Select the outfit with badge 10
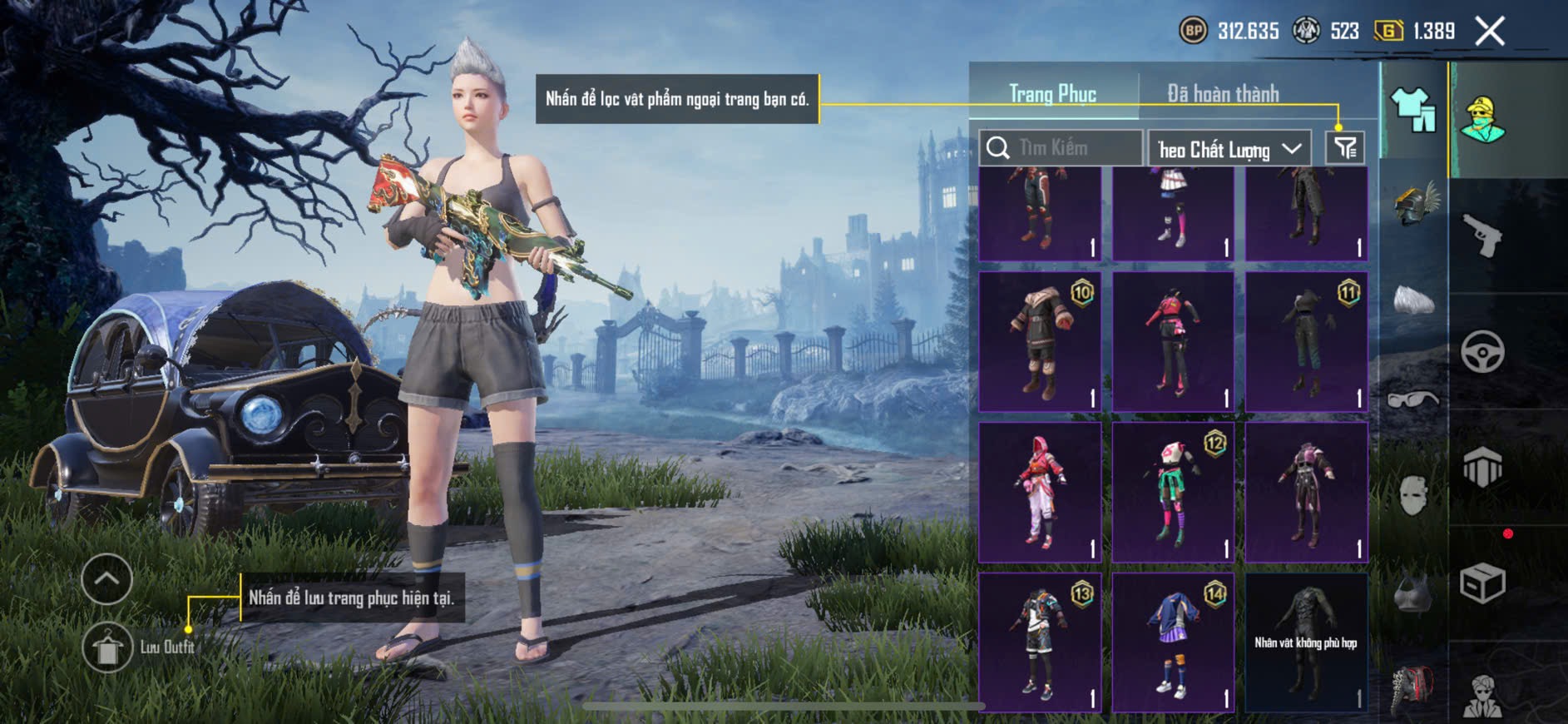Screen dimensions: 1568x724 [x=1040, y=341]
